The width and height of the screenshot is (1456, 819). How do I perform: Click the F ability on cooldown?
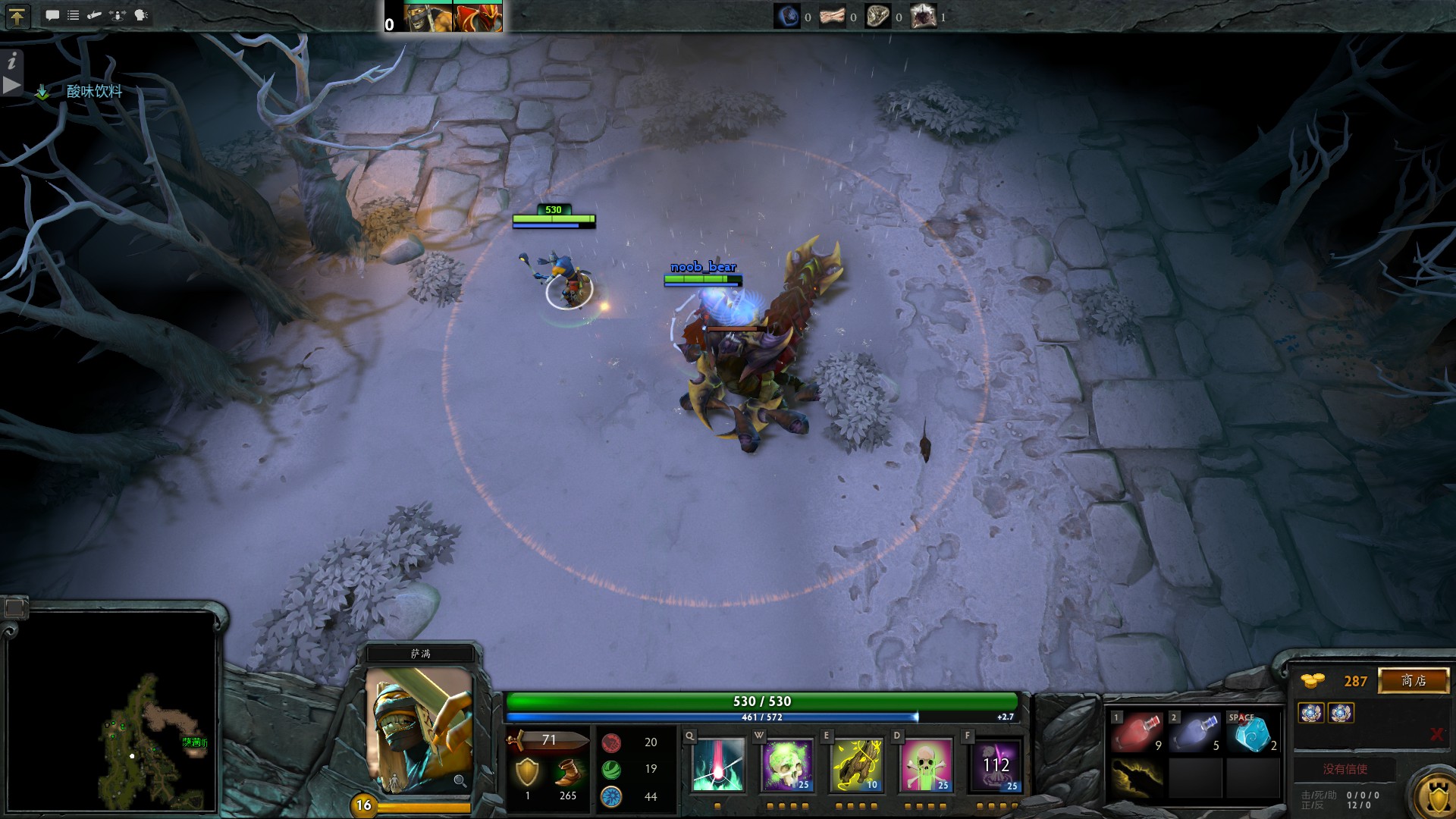tap(995, 765)
